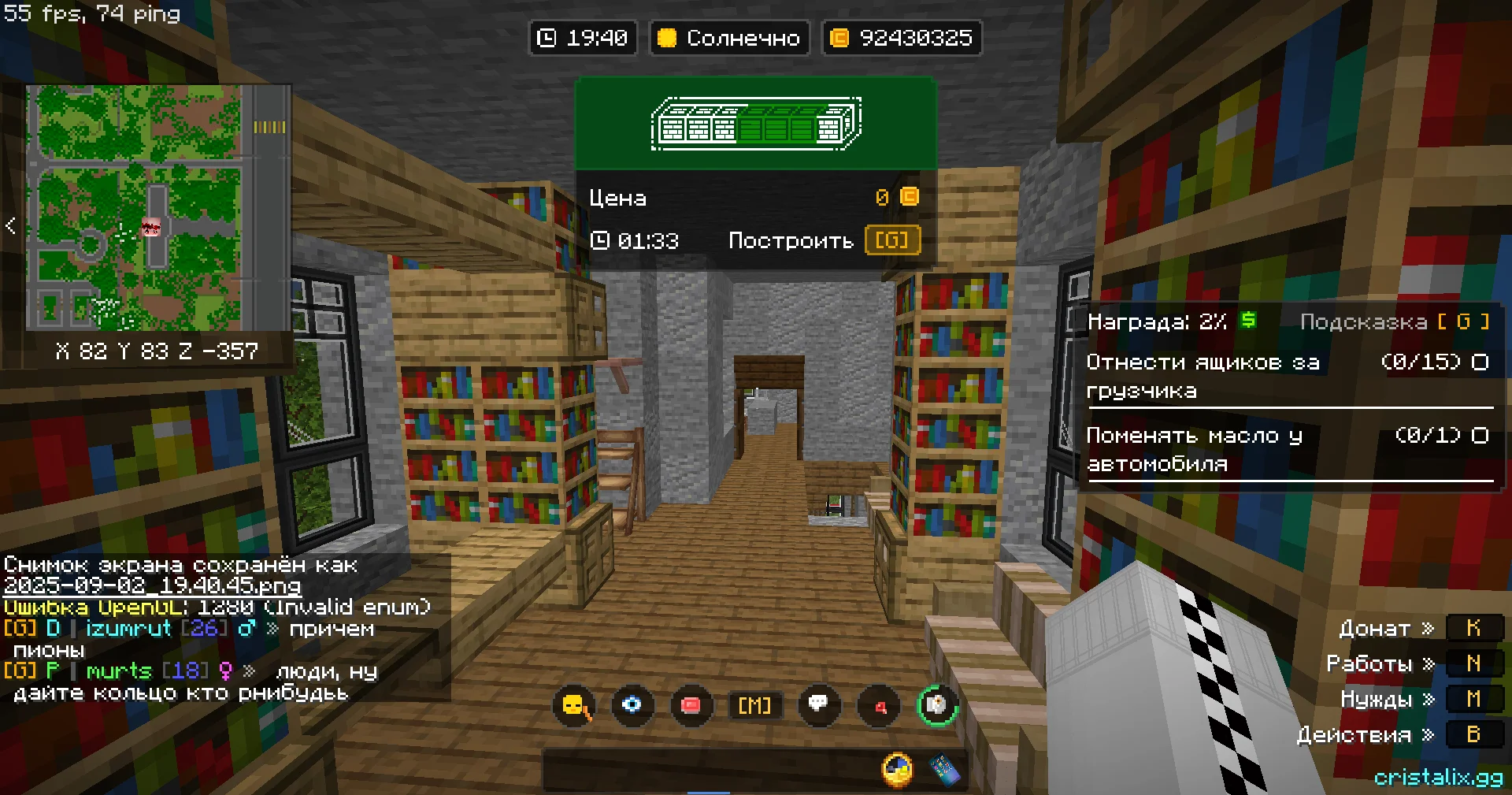Image resolution: width=1512 pixels, height=795 pixels.
Task: Open the saved screenshot file link in chat
Action: tap(152, 585)
